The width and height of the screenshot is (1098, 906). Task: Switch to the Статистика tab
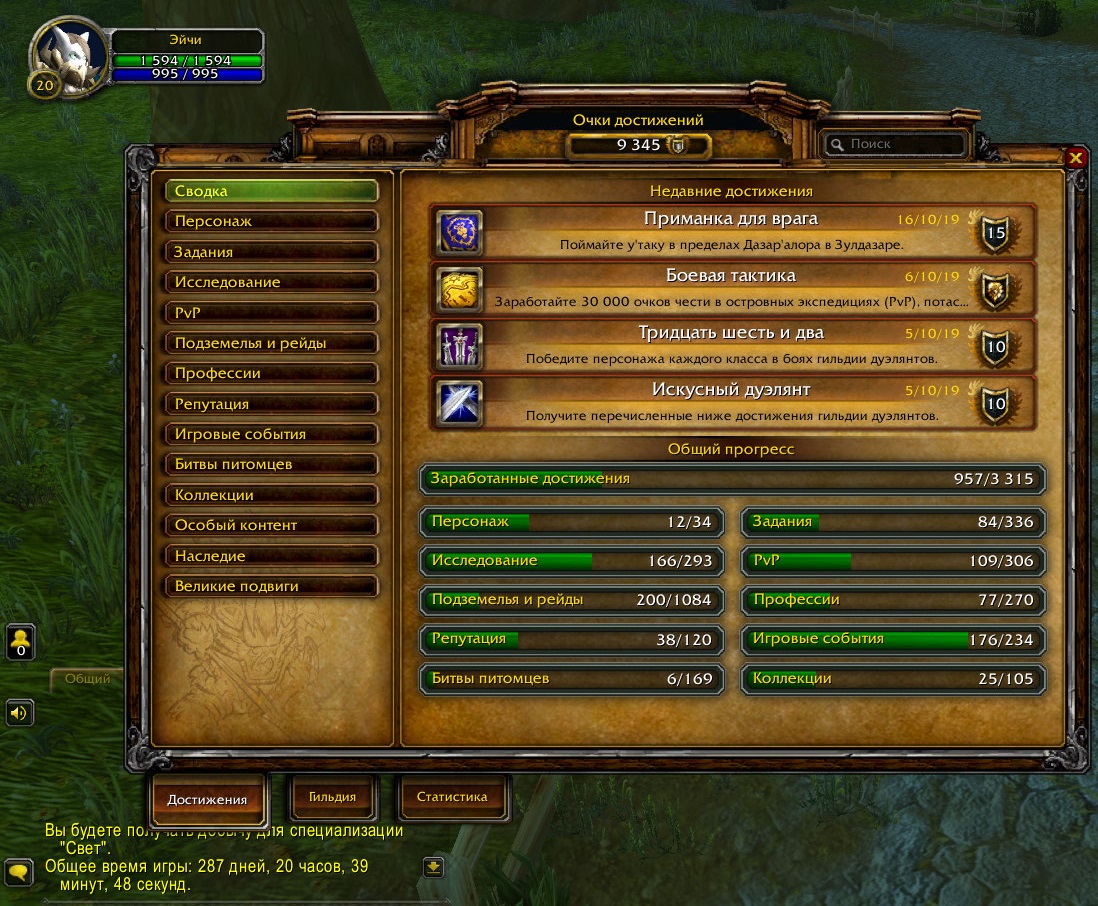(451, 797)
